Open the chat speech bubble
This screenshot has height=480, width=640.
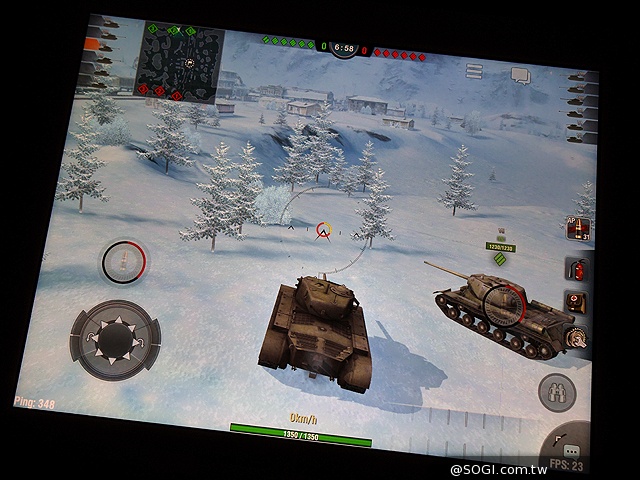[x=520, y=75]
